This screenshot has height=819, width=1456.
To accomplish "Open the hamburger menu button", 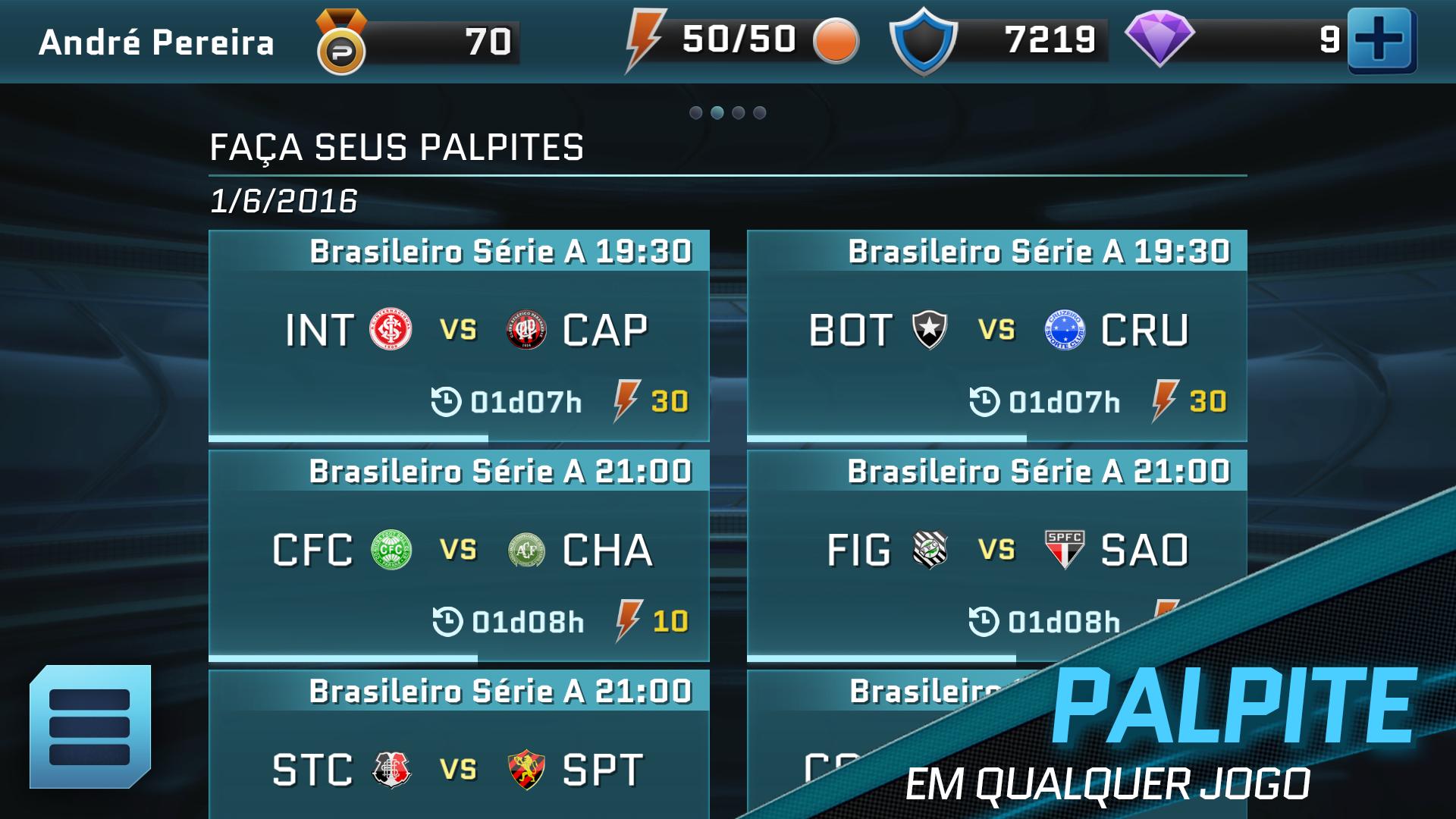I will coord(89,726).
